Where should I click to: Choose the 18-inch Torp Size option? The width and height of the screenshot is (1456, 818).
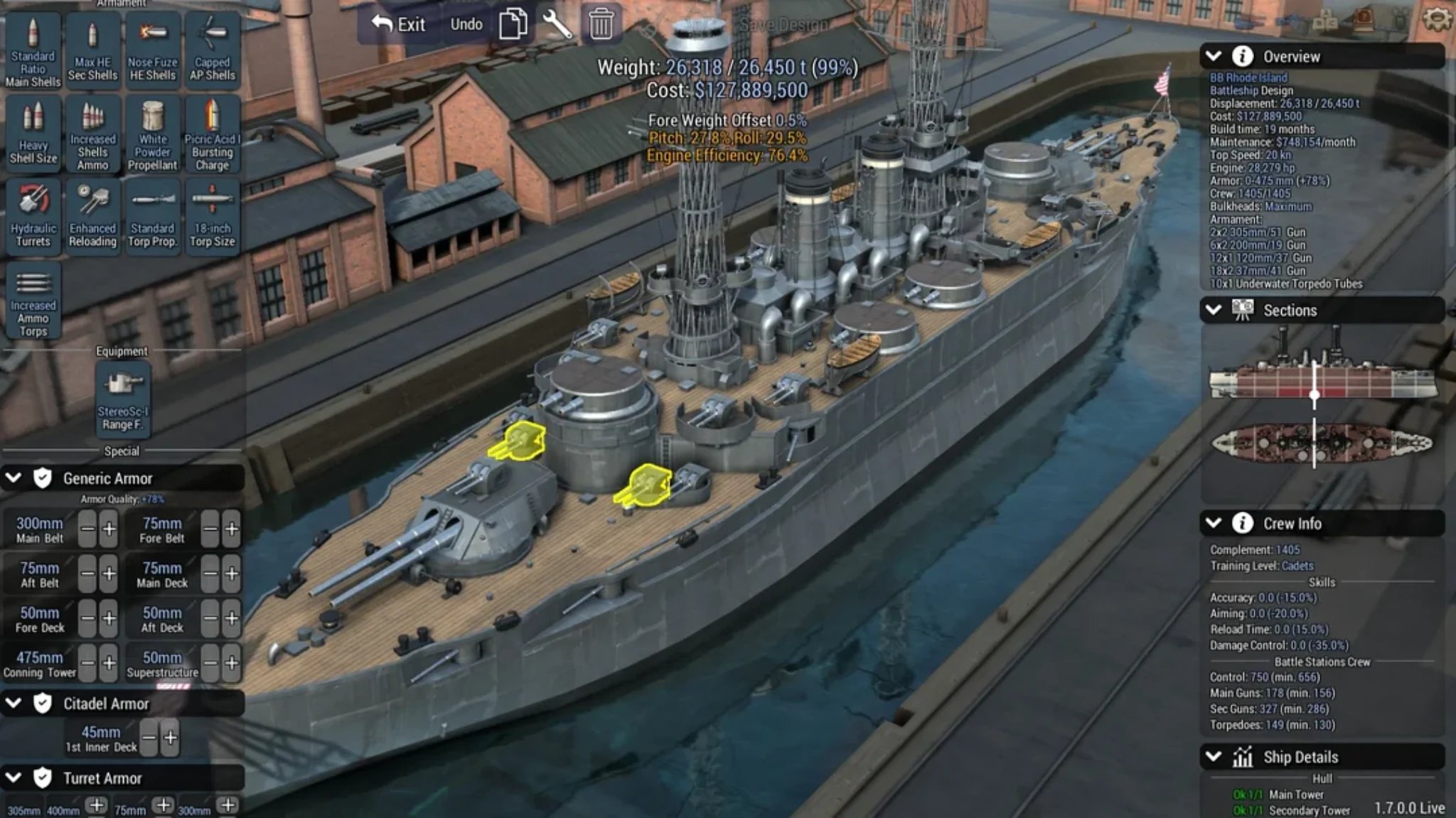(212, 216)
